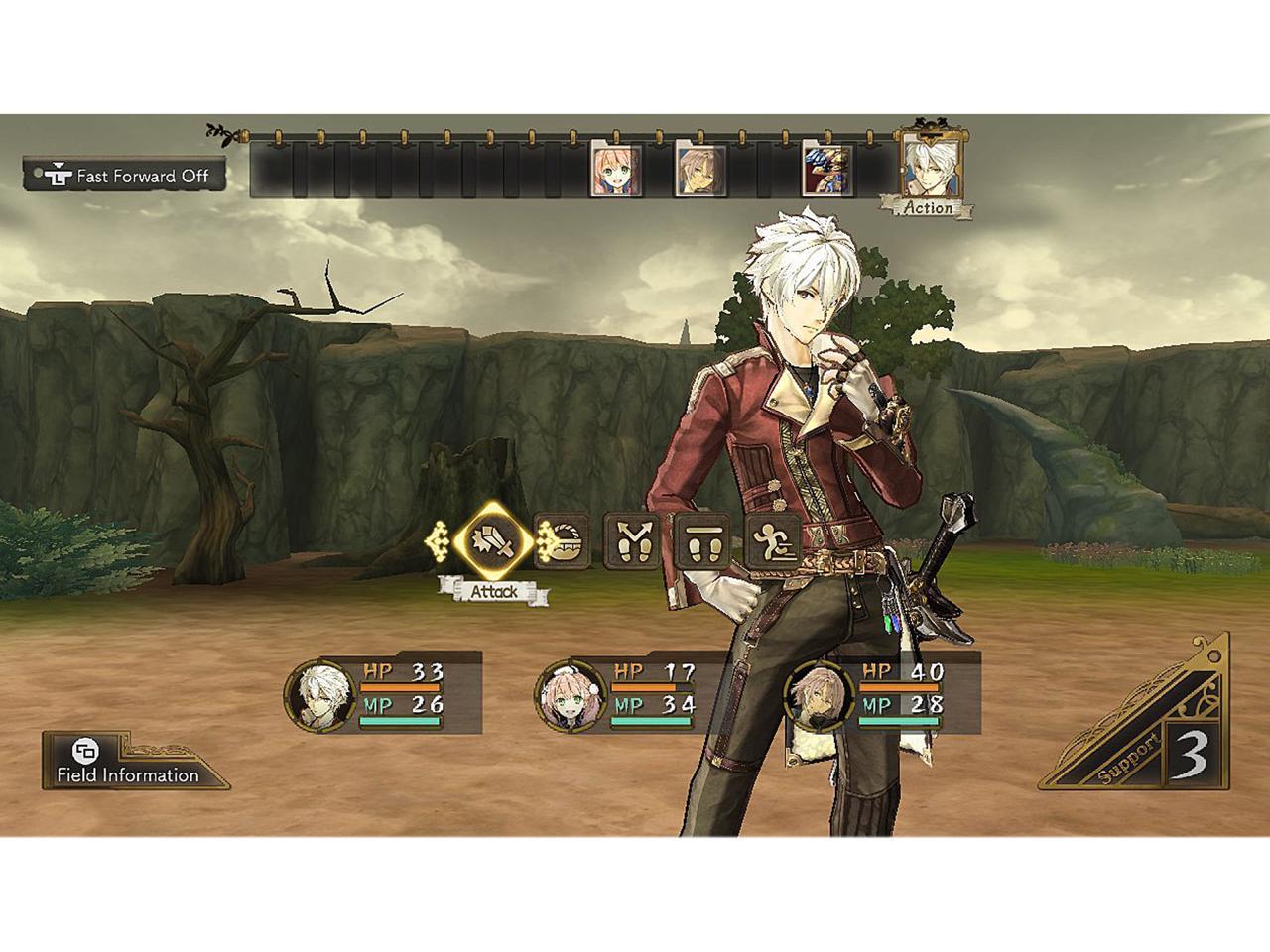Image resolution: width=1270 pixels, height=952 pixels.
Task: Choose the running figure escape command
Action: point(774,543)
